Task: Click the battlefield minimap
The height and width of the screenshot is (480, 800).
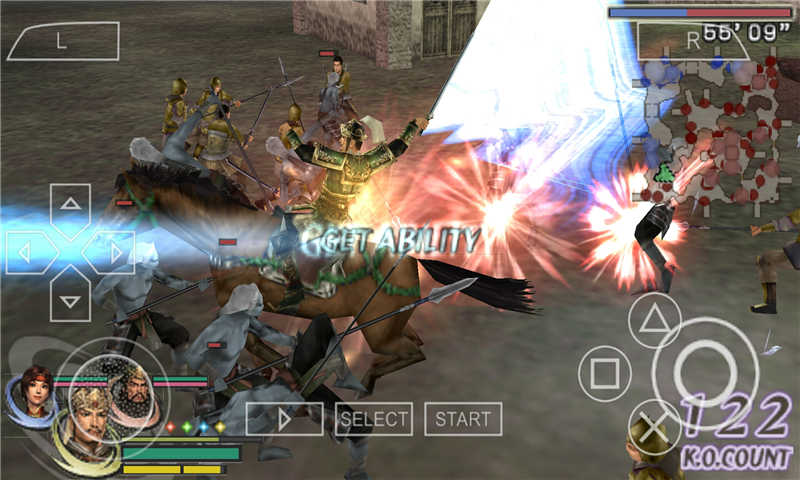Action: (x=715, y=130)
